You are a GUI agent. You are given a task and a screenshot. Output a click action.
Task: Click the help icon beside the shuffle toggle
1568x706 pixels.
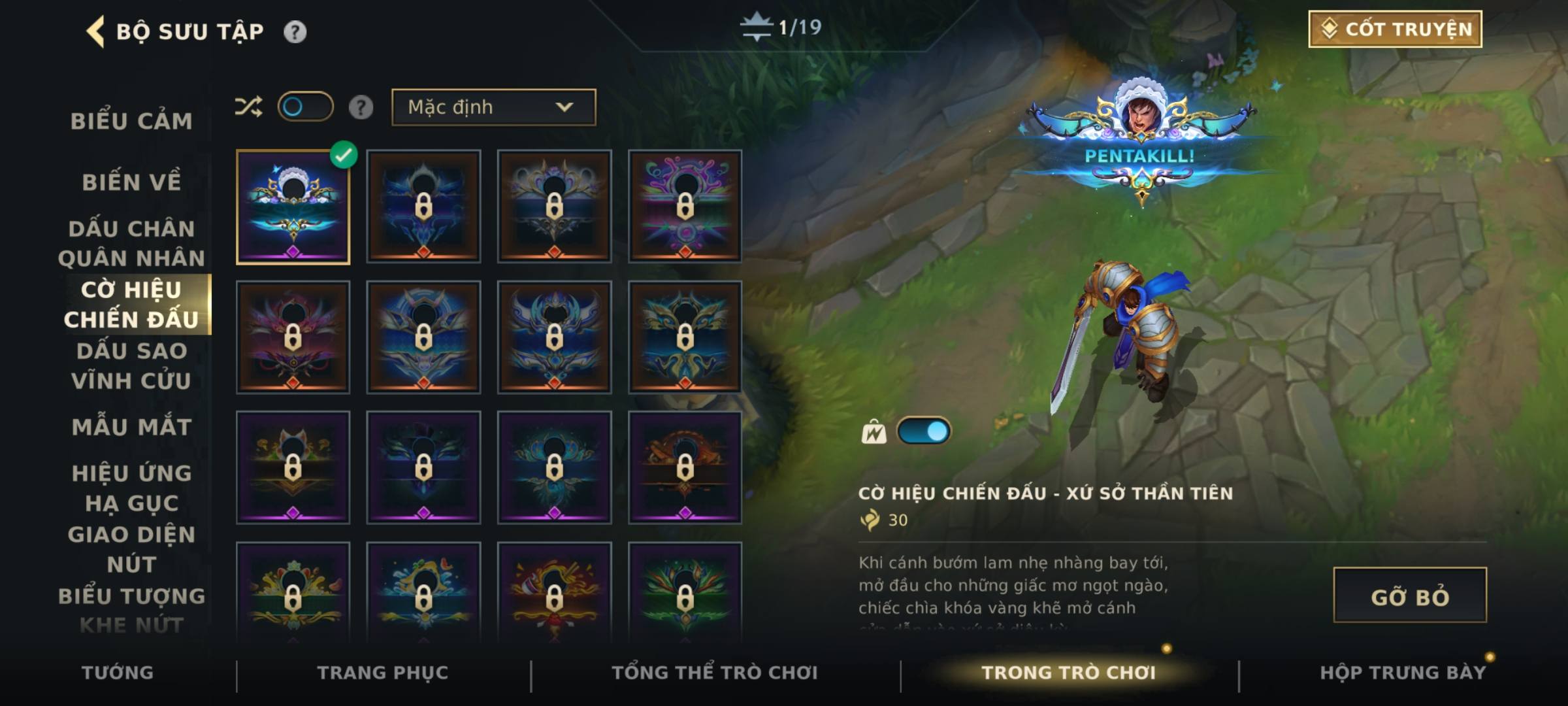coord(361,107)
